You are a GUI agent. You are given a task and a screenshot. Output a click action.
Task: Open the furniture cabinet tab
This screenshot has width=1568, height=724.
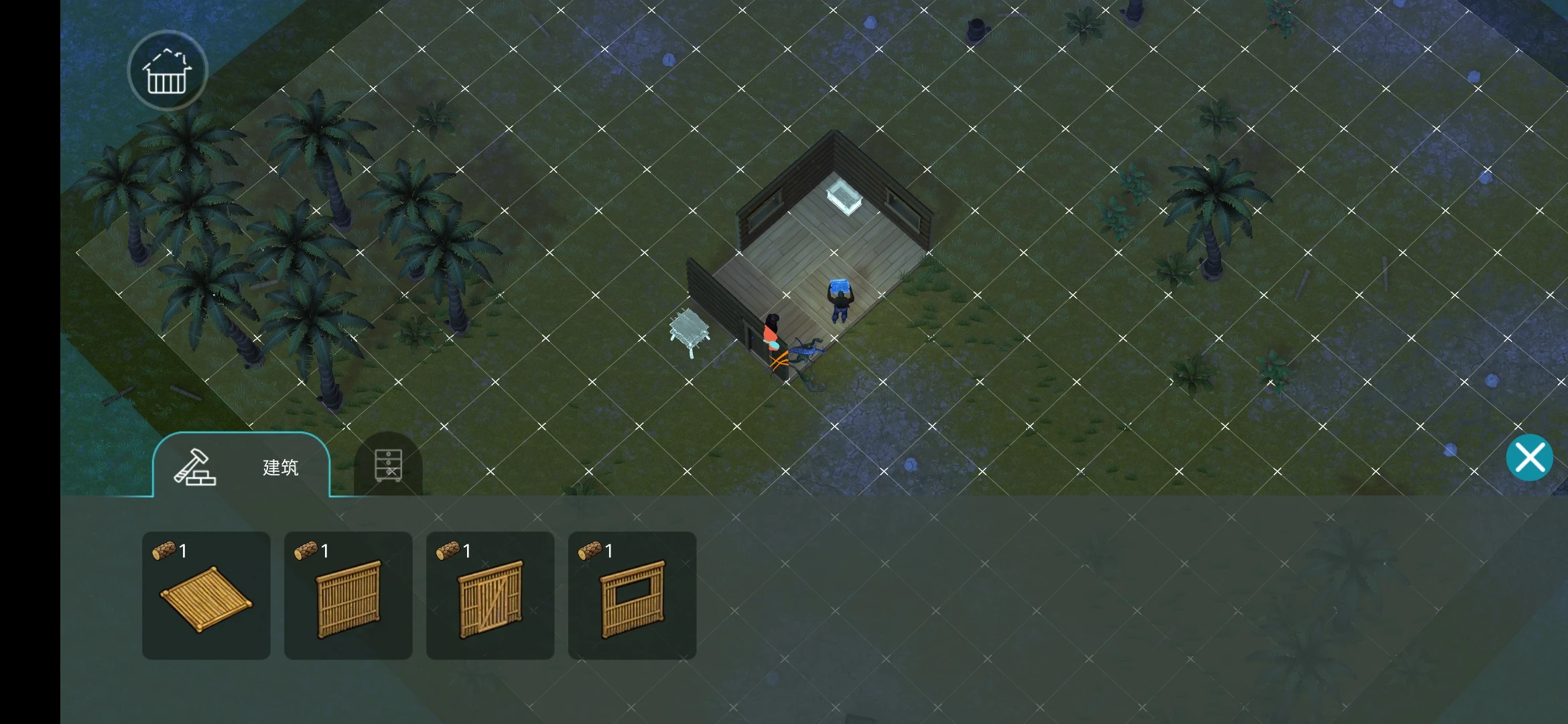[388, 465]
